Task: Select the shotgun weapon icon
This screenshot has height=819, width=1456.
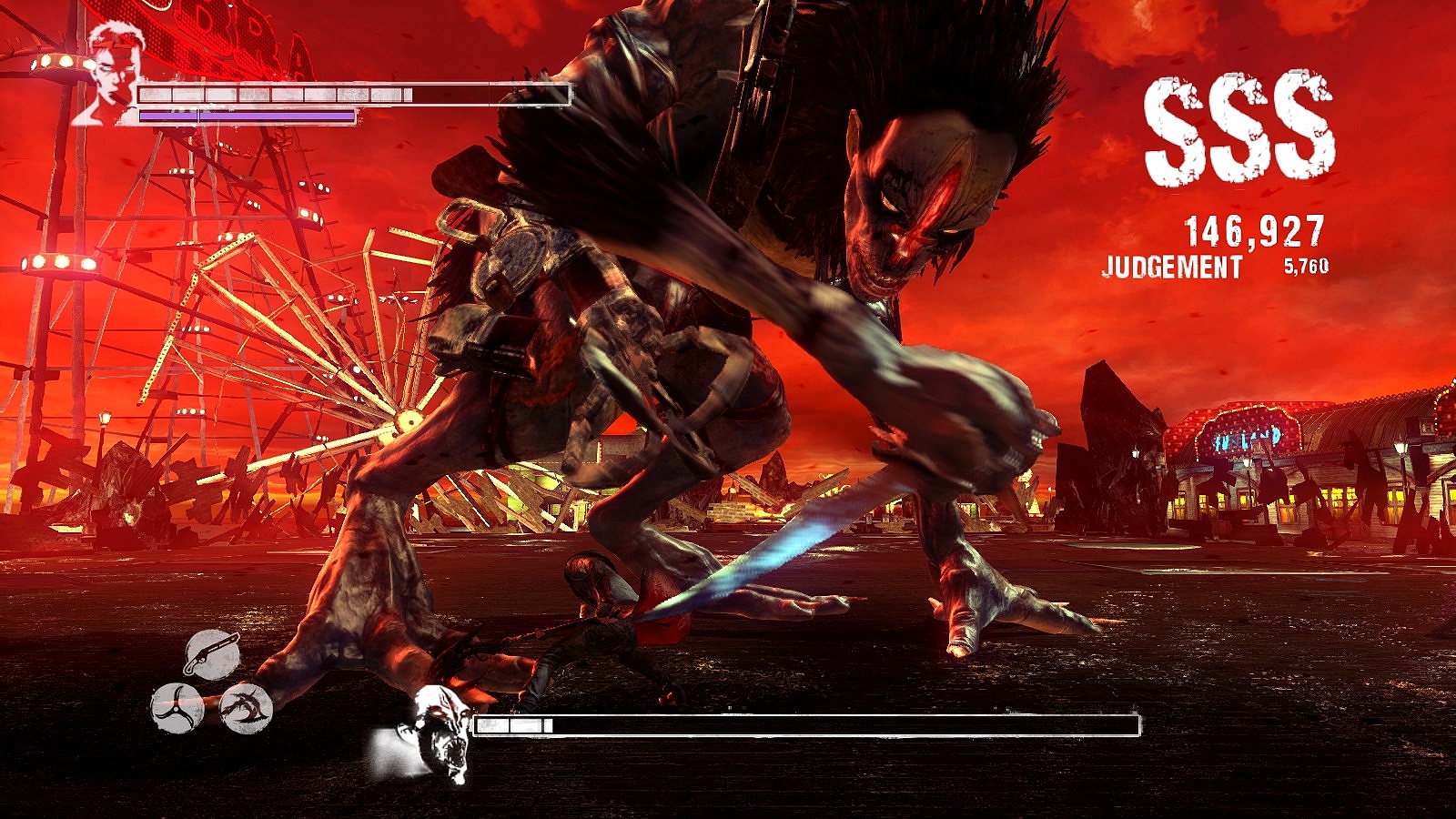Action: point(211,653)
